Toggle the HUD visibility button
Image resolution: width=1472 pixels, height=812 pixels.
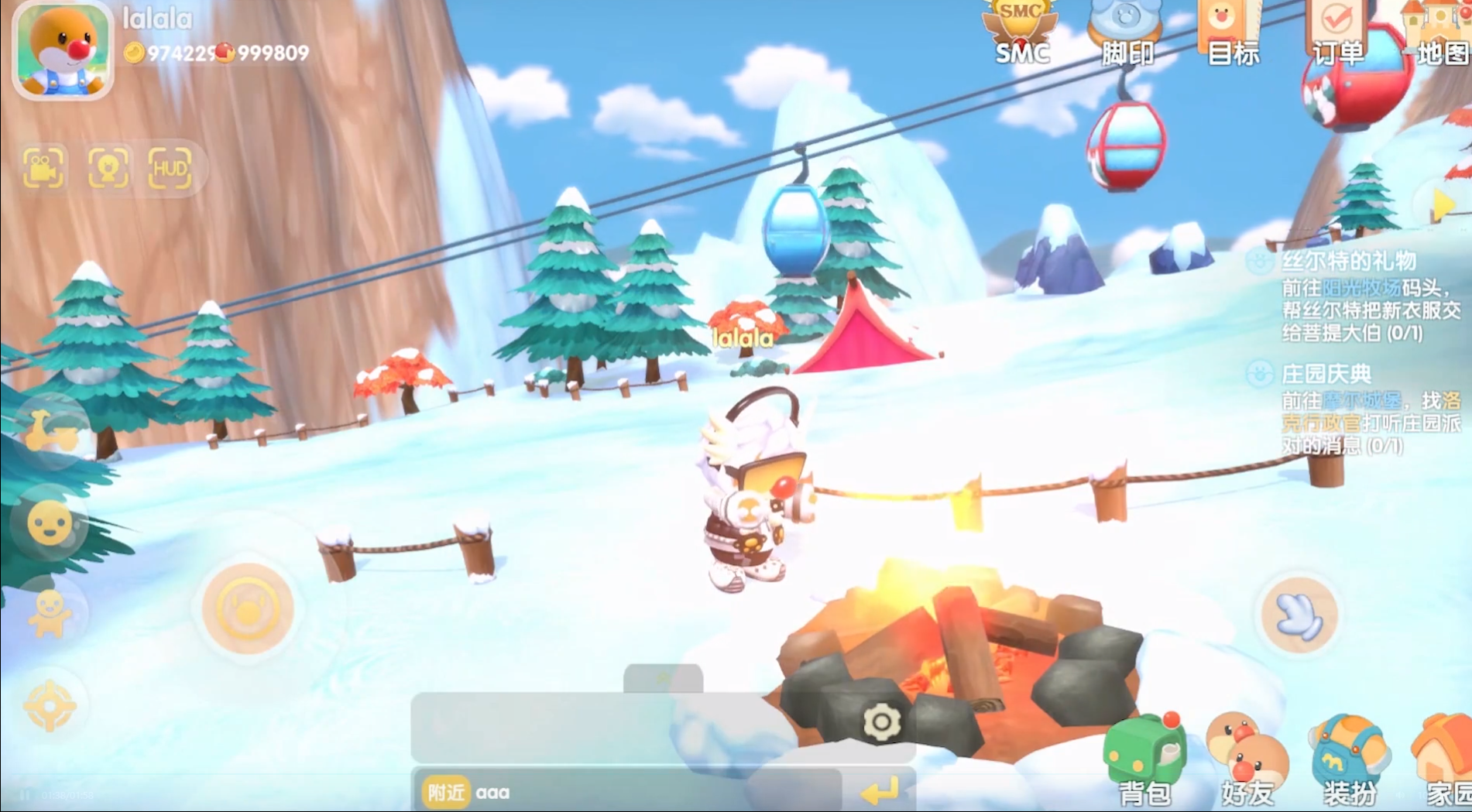click(x=170, y=167)
